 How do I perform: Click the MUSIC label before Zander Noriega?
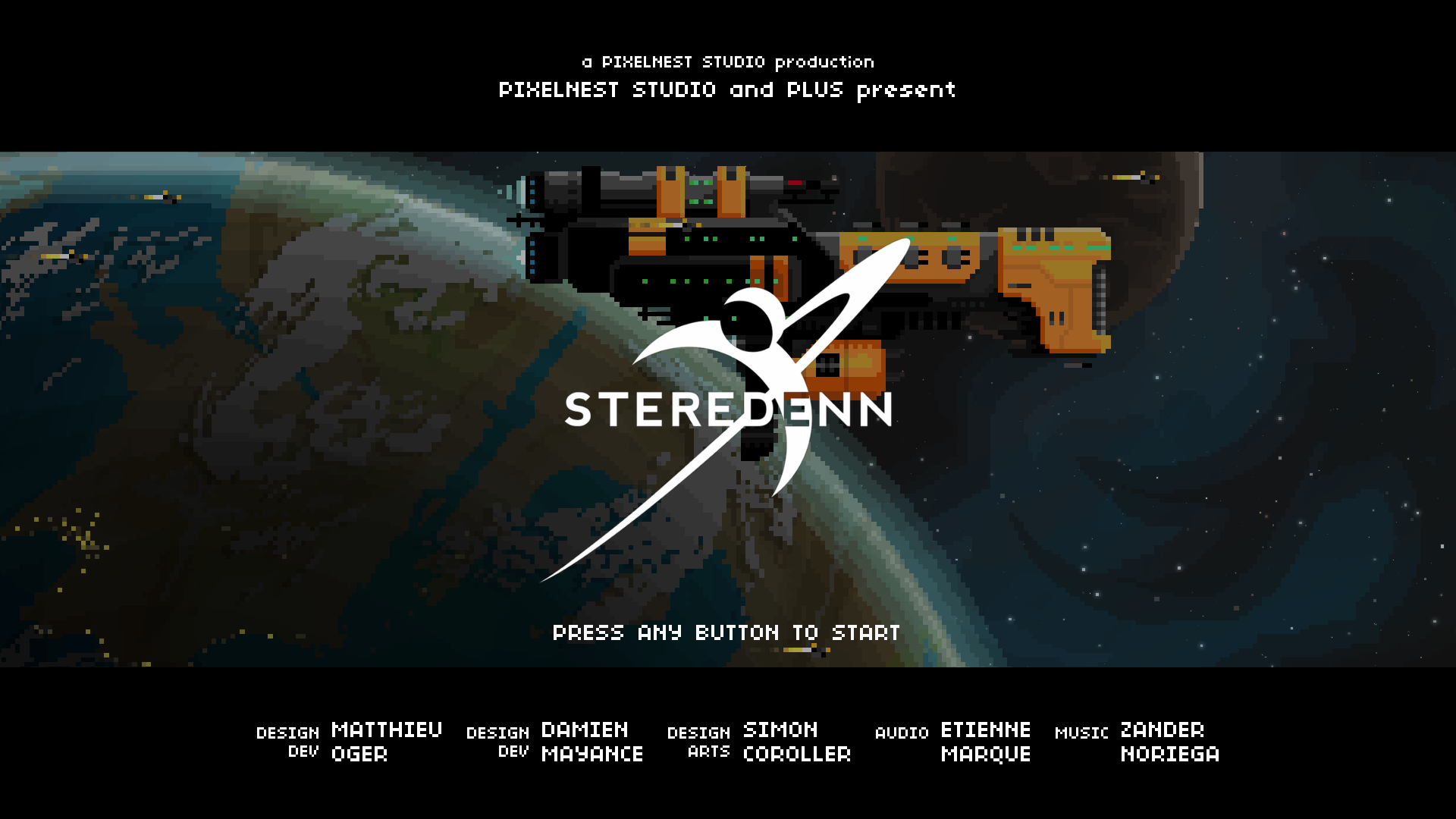coord(1082,733)
